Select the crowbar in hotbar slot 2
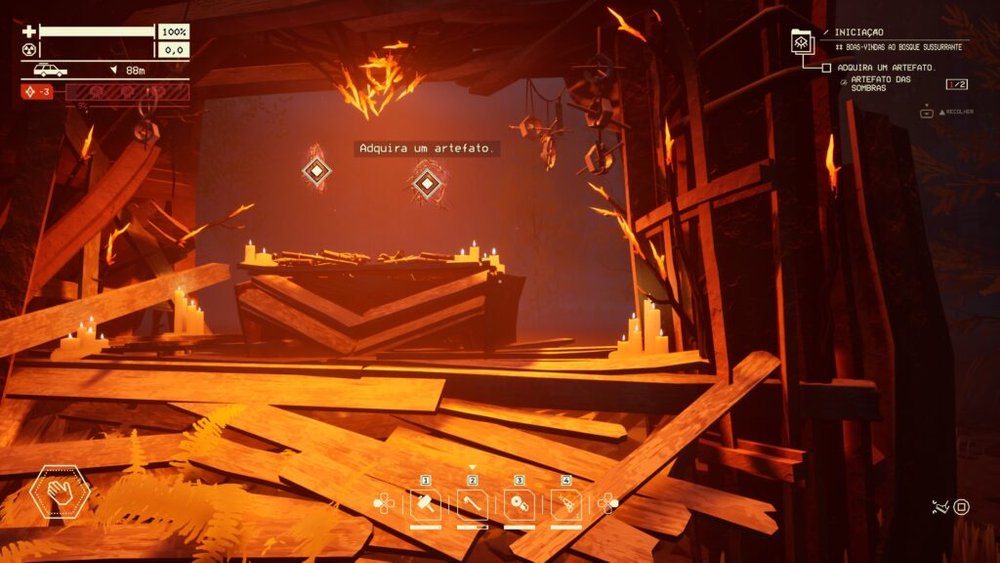The height and width of the screenshot is (563, 1000). 472,504
